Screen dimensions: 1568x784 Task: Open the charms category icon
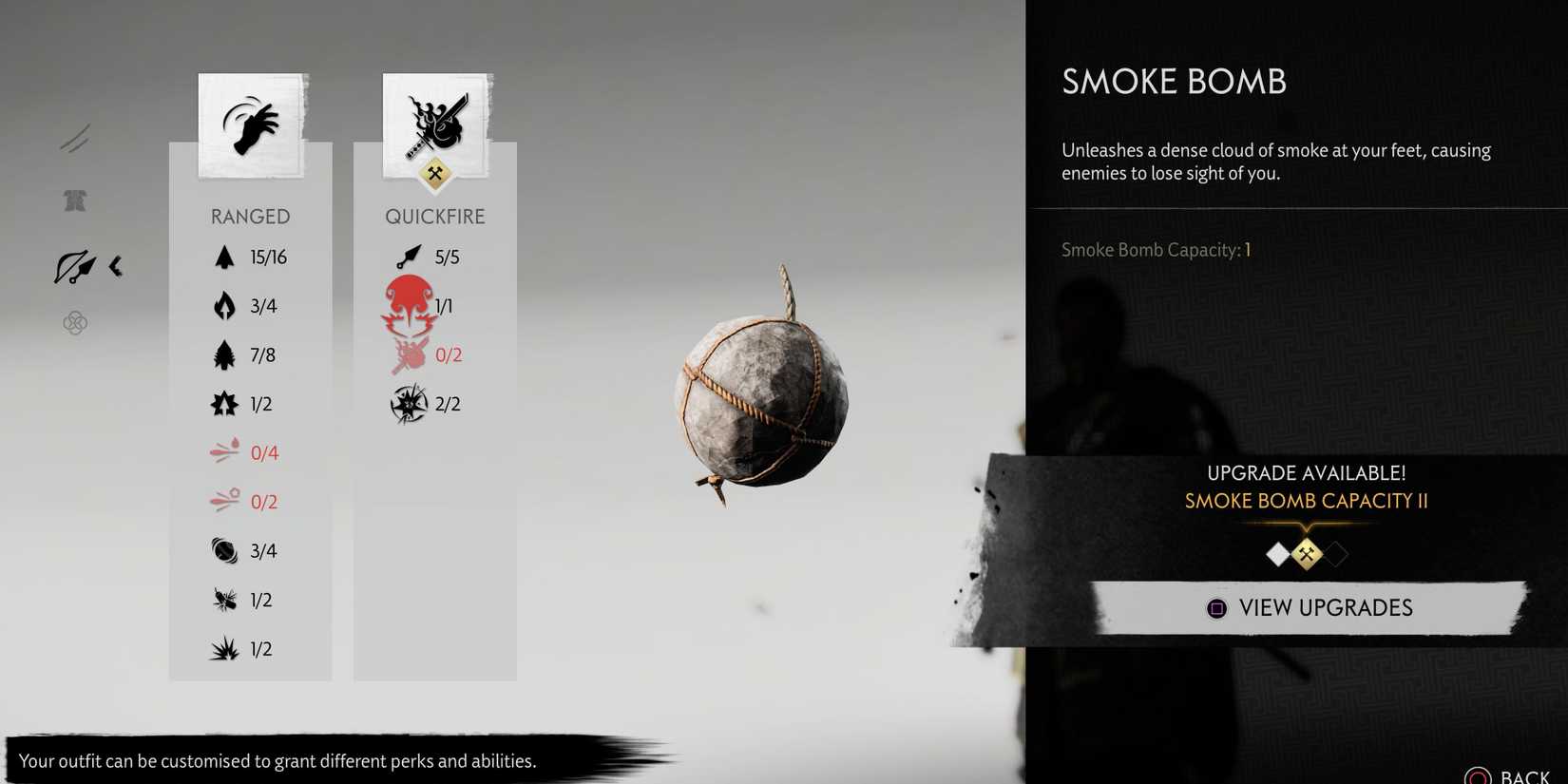click(74, 323)
